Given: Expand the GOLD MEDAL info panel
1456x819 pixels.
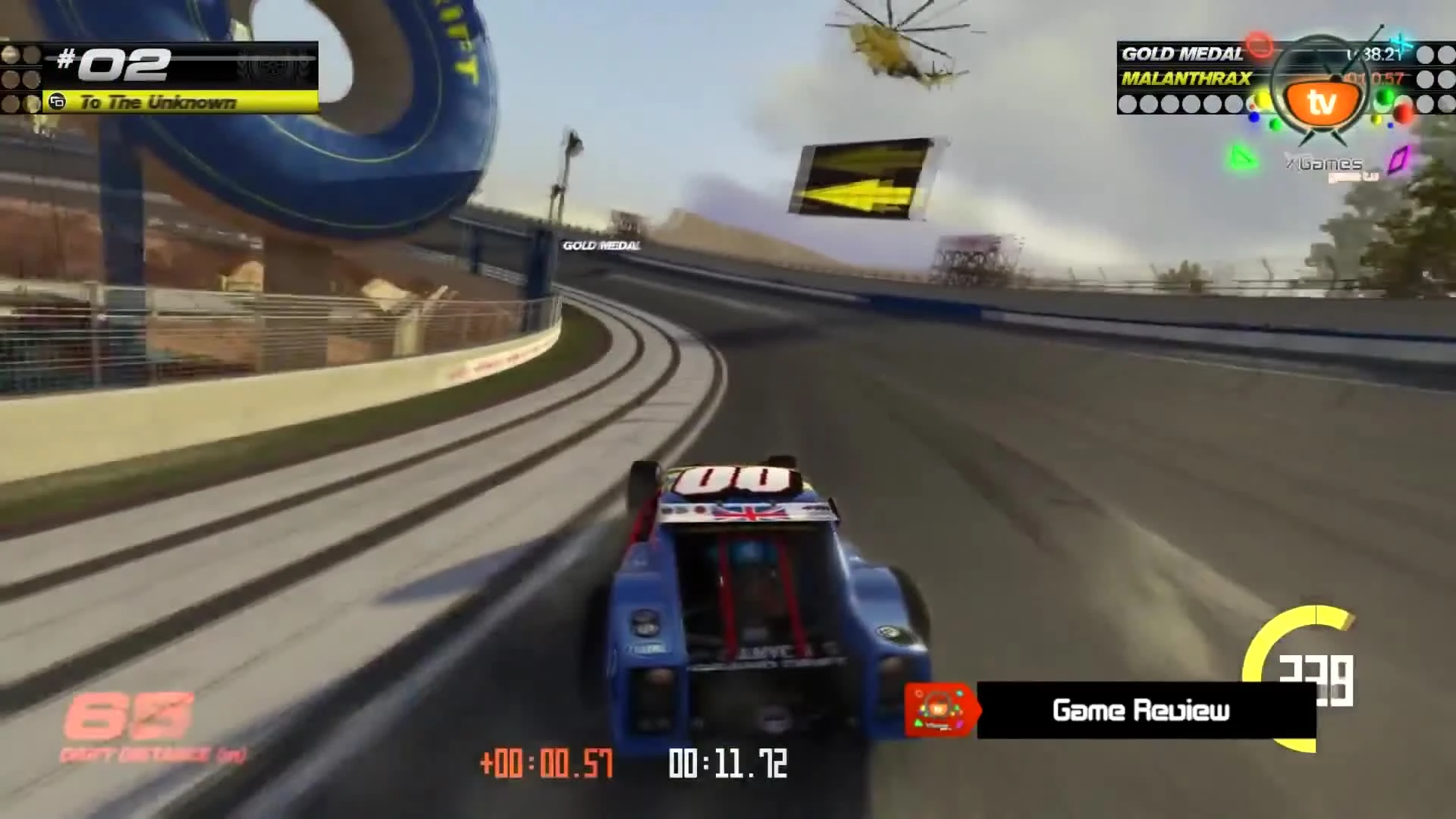Looking at the screenshot, I should point(1183,55).
